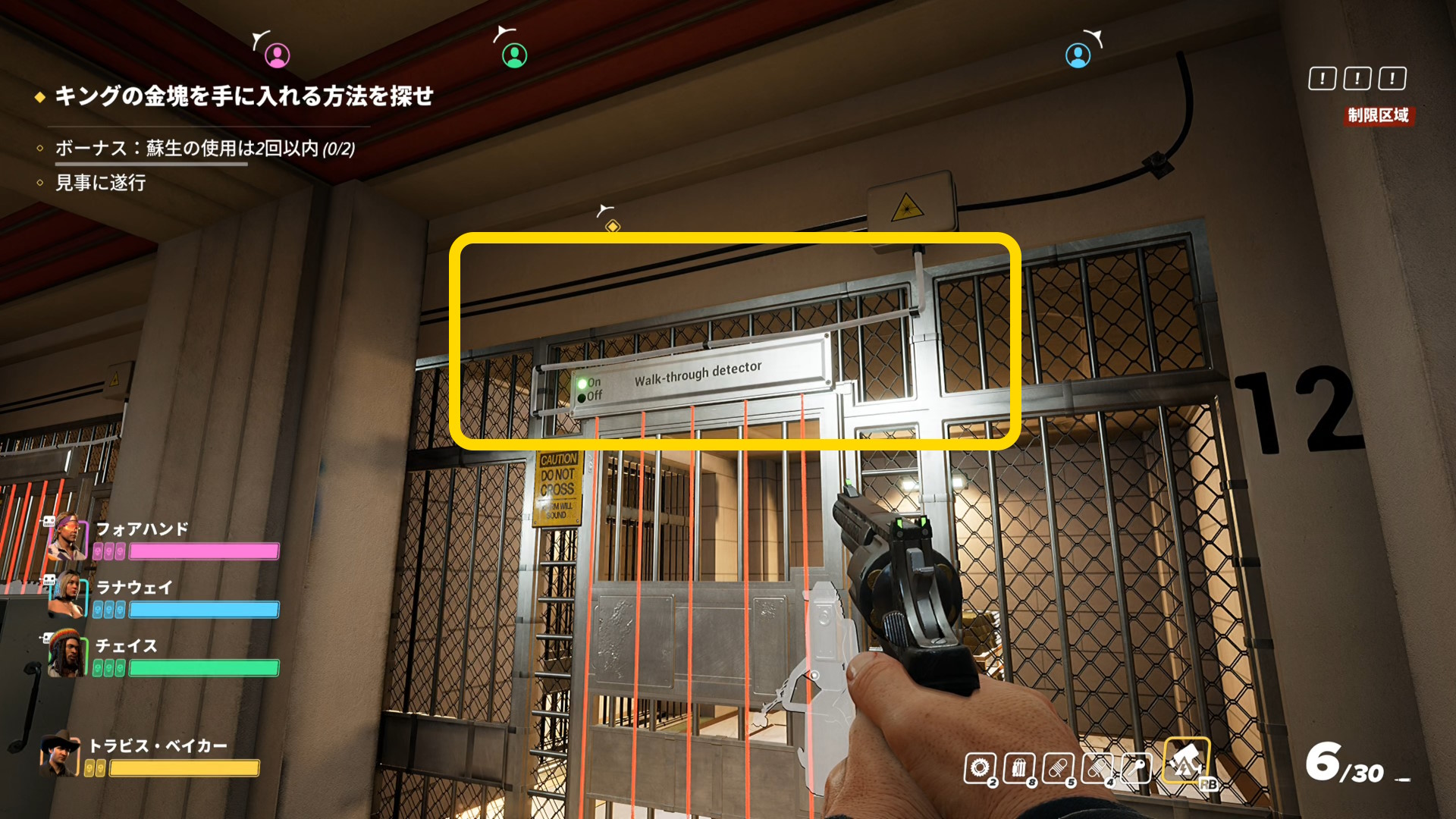Select the main objective about King's gold
This screenshot has height=819, width=1456.
243,96
